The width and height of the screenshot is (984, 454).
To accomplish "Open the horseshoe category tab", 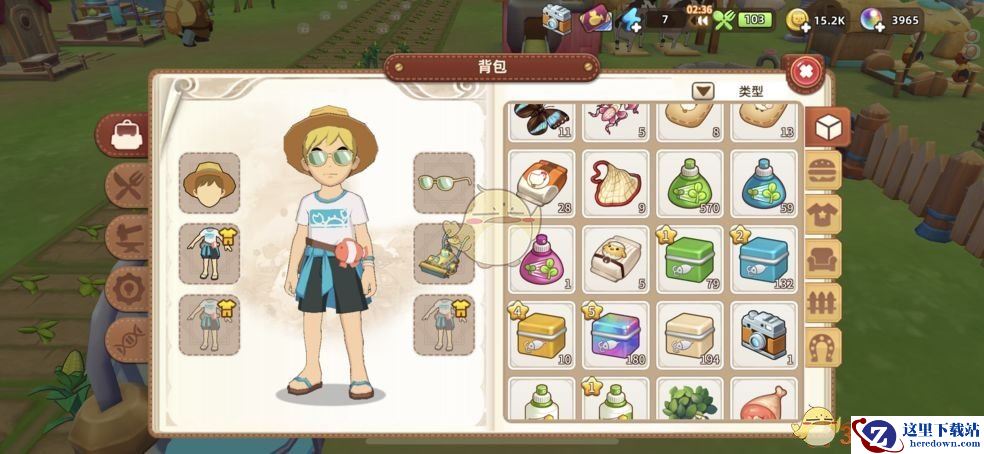I will click(x=826, y=346).
